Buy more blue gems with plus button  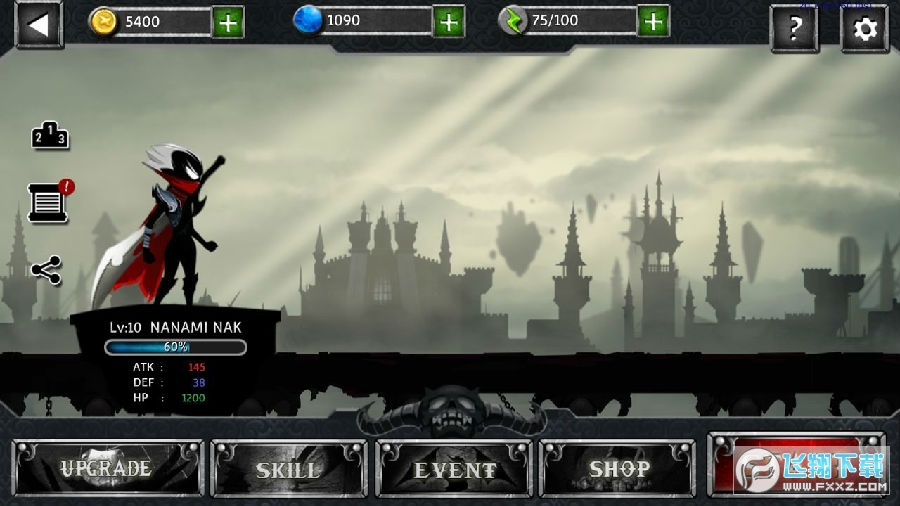pos(449,22)
